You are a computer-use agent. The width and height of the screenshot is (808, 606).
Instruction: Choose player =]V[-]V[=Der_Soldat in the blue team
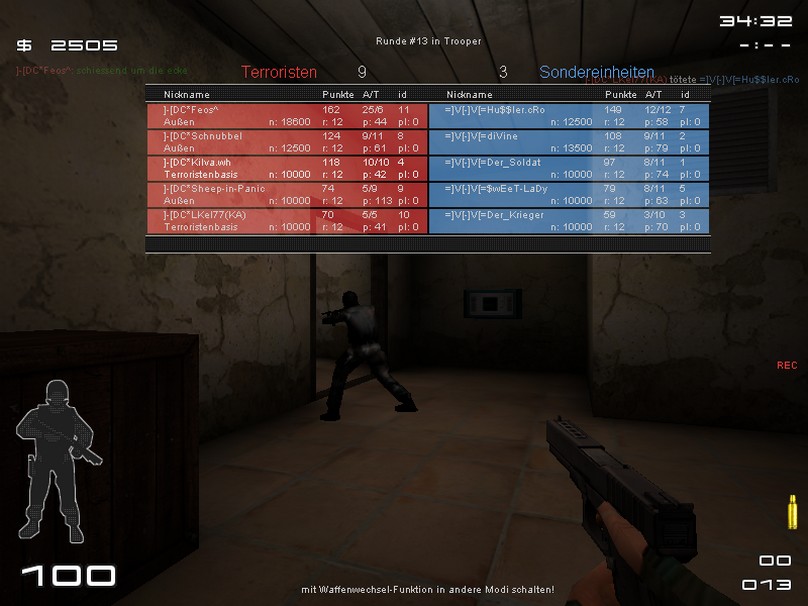click(x=569, y=167)
